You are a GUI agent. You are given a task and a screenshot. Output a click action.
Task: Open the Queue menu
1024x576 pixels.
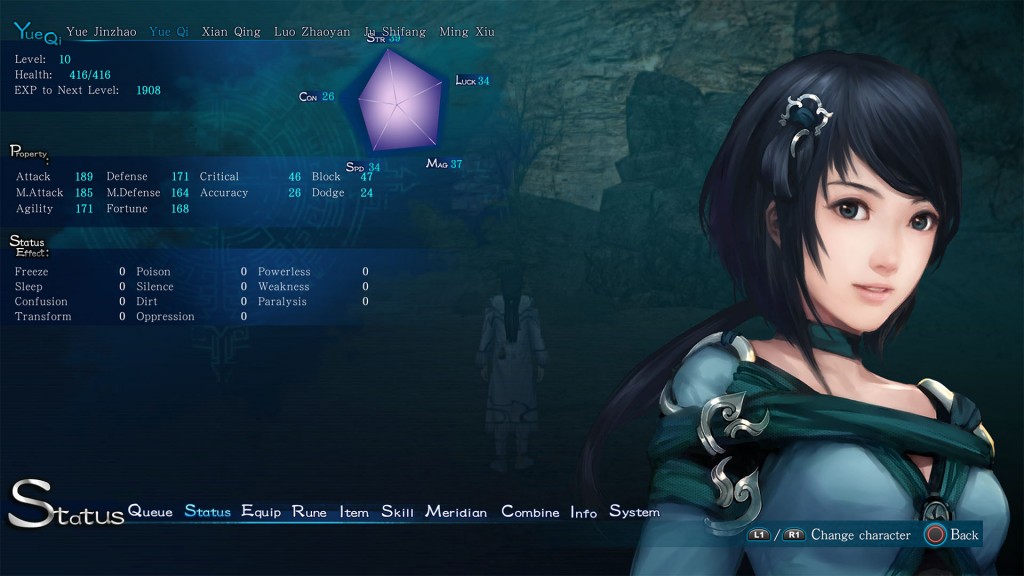150,512
